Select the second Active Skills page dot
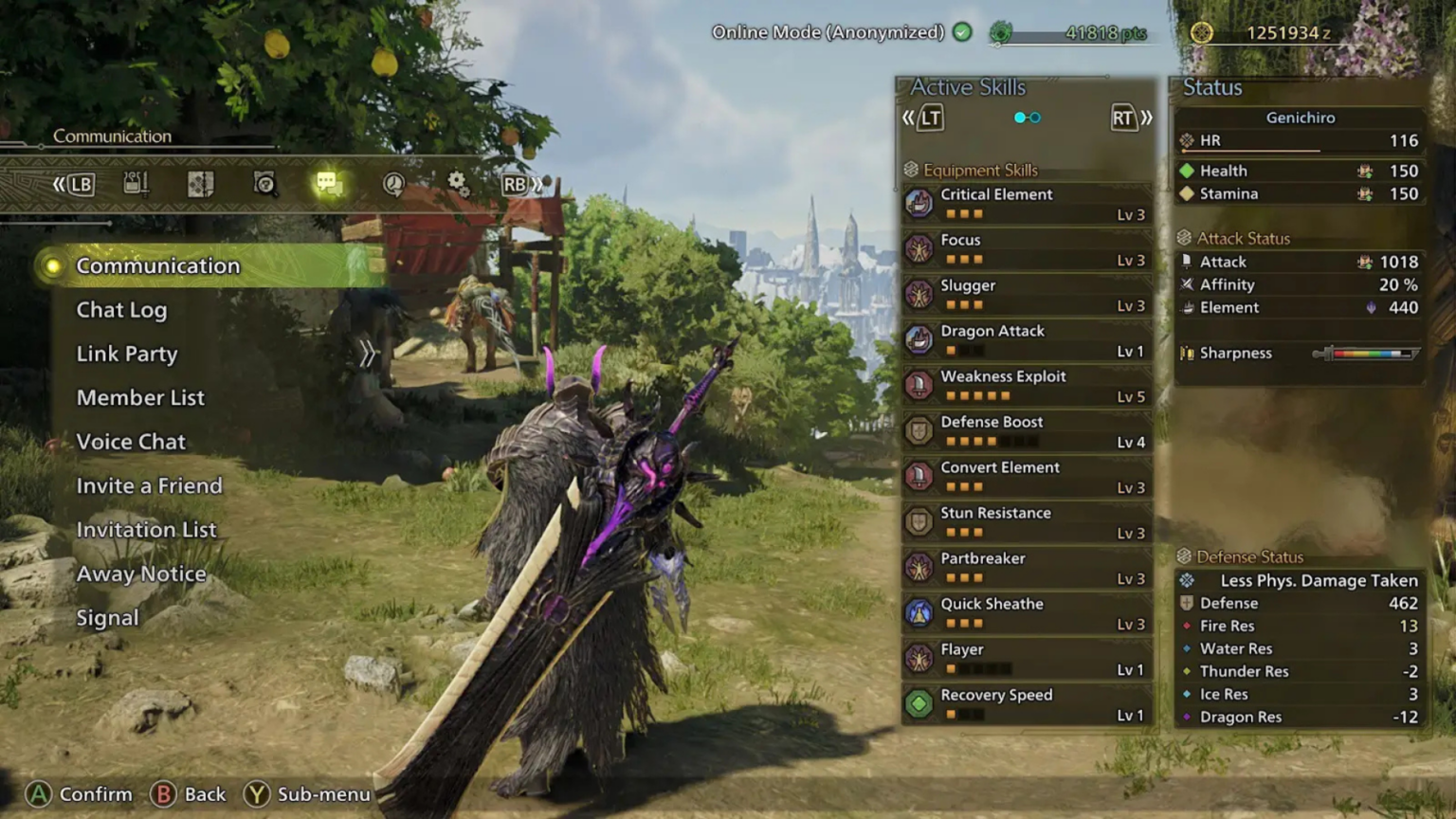This screenshot has width=1456, height=819. point(1038,117)
